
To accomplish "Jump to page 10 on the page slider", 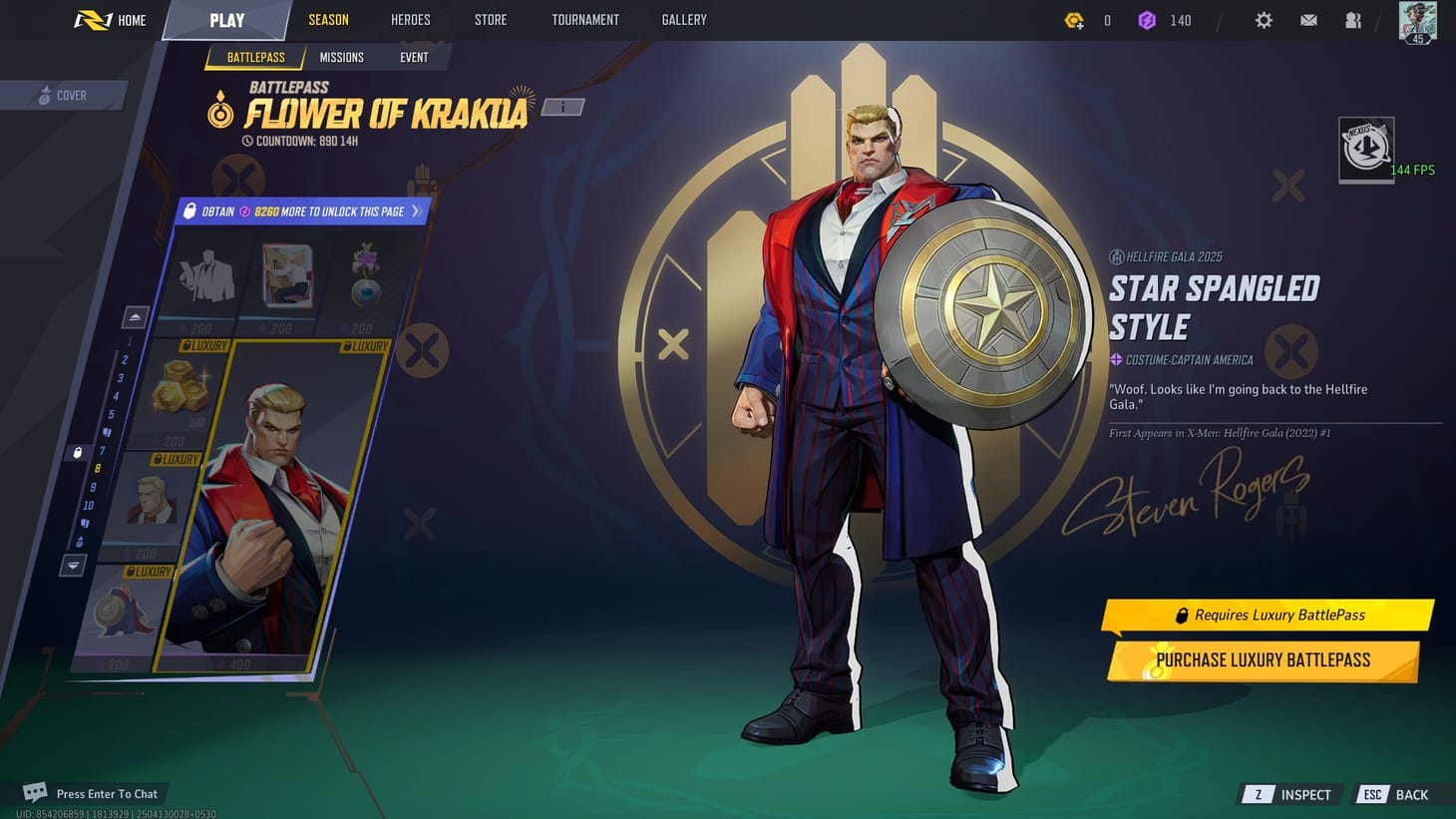I will [x=88, y=505].
